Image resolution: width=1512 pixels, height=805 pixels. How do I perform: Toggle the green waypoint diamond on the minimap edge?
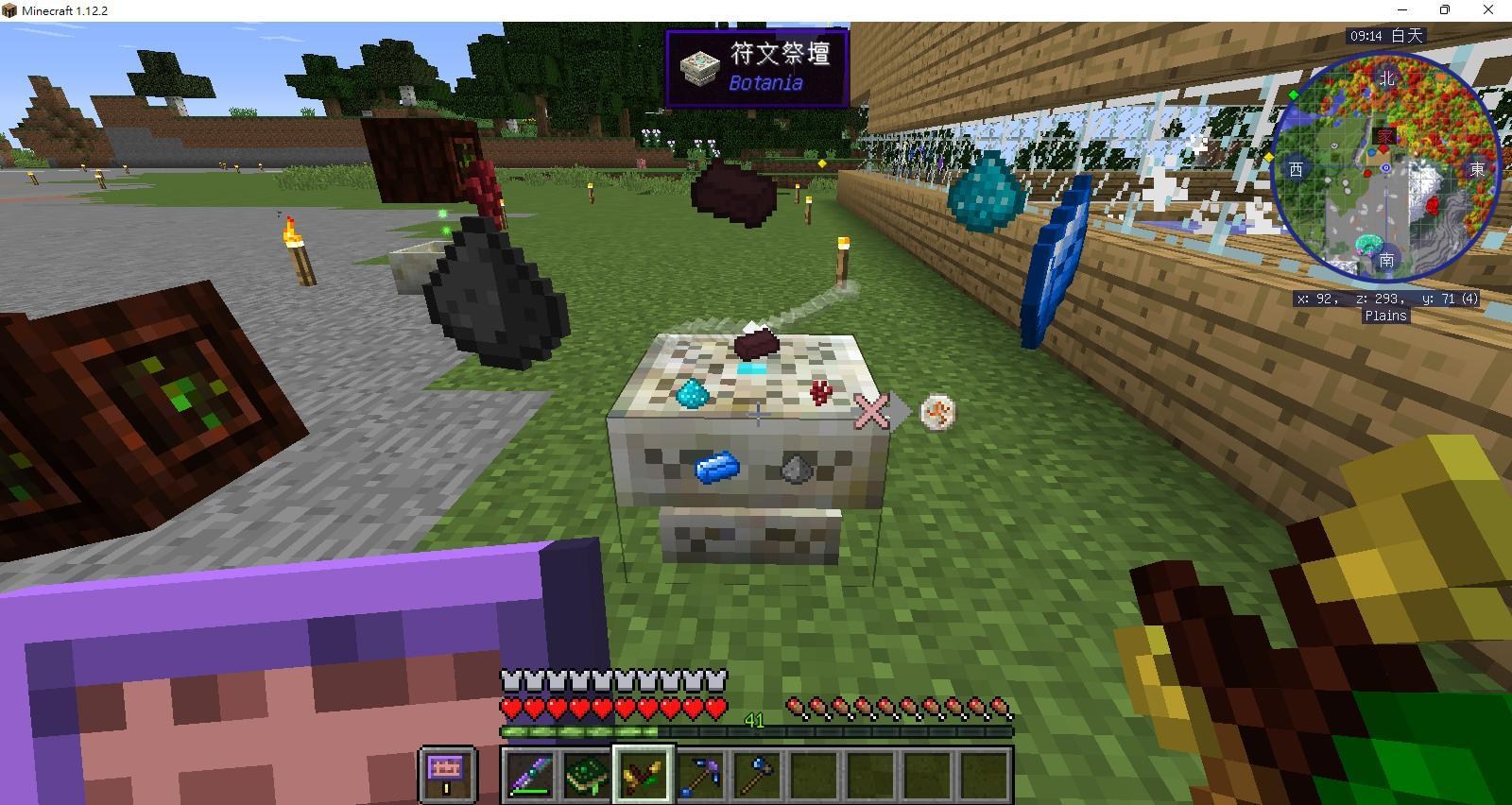1292,94
